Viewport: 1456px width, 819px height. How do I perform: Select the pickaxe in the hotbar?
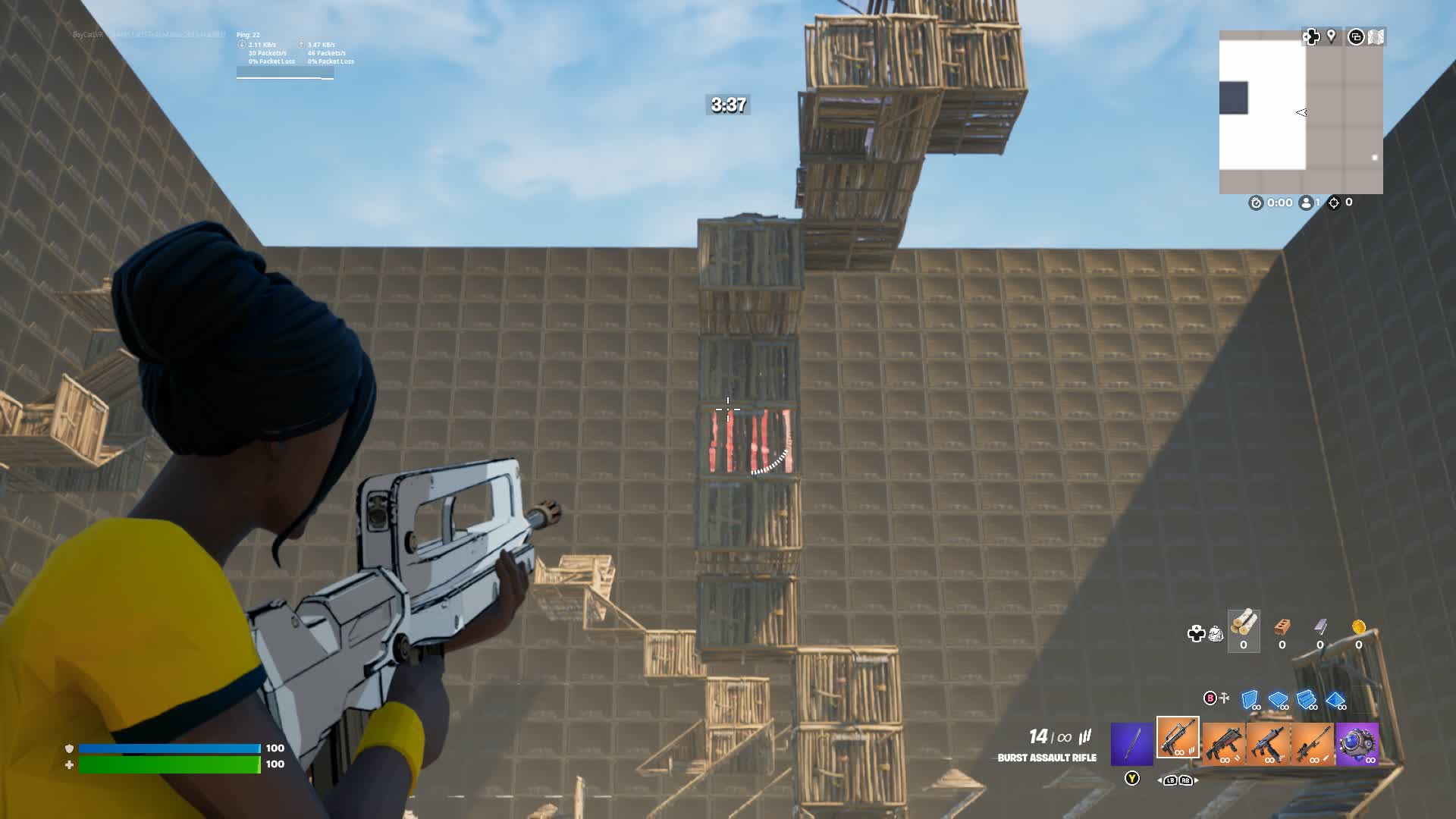(x=1131, y=744)
